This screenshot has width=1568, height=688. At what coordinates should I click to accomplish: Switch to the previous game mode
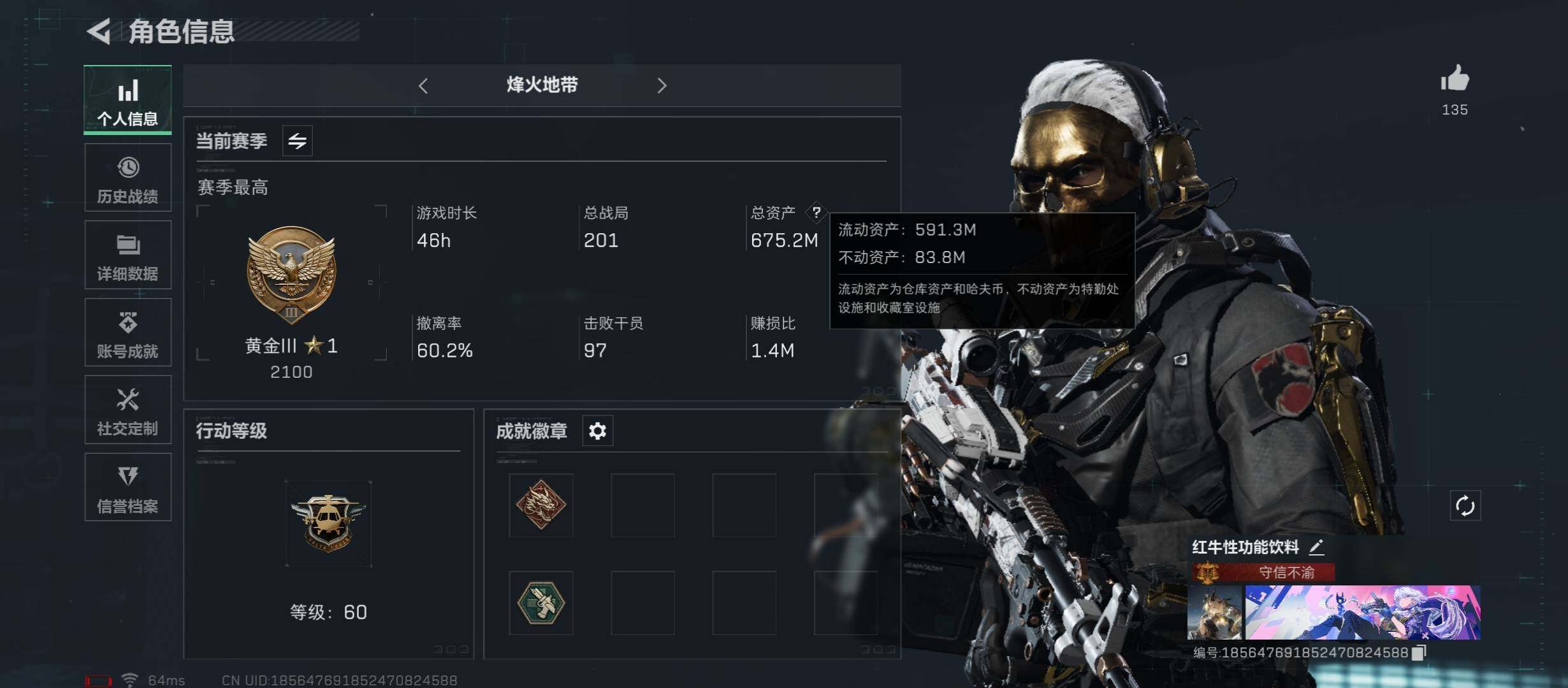[x=423, y=85]
